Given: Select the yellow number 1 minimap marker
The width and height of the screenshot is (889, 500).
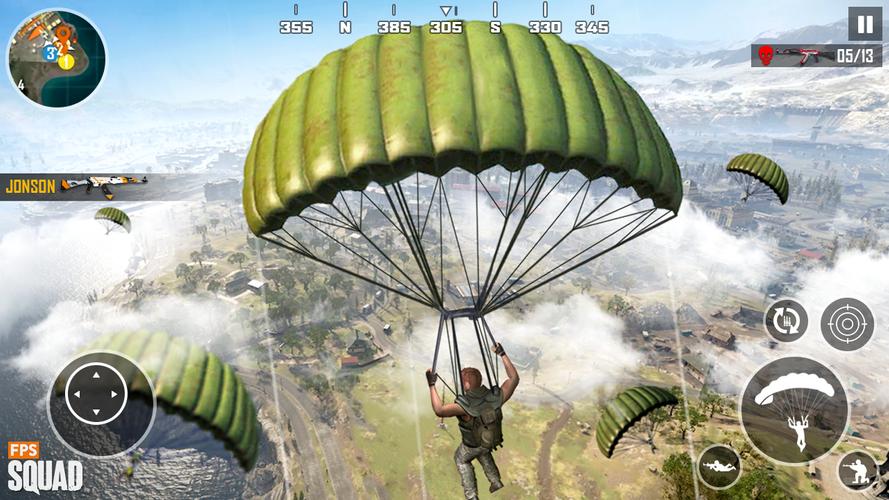Looking at the screenshot, I should (x=66, y=61).
